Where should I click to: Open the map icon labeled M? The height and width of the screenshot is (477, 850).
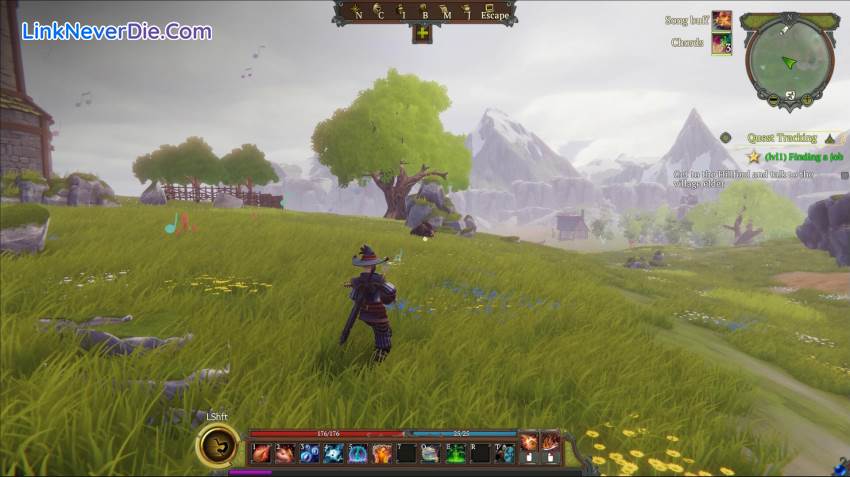click(x=446, y=13)
